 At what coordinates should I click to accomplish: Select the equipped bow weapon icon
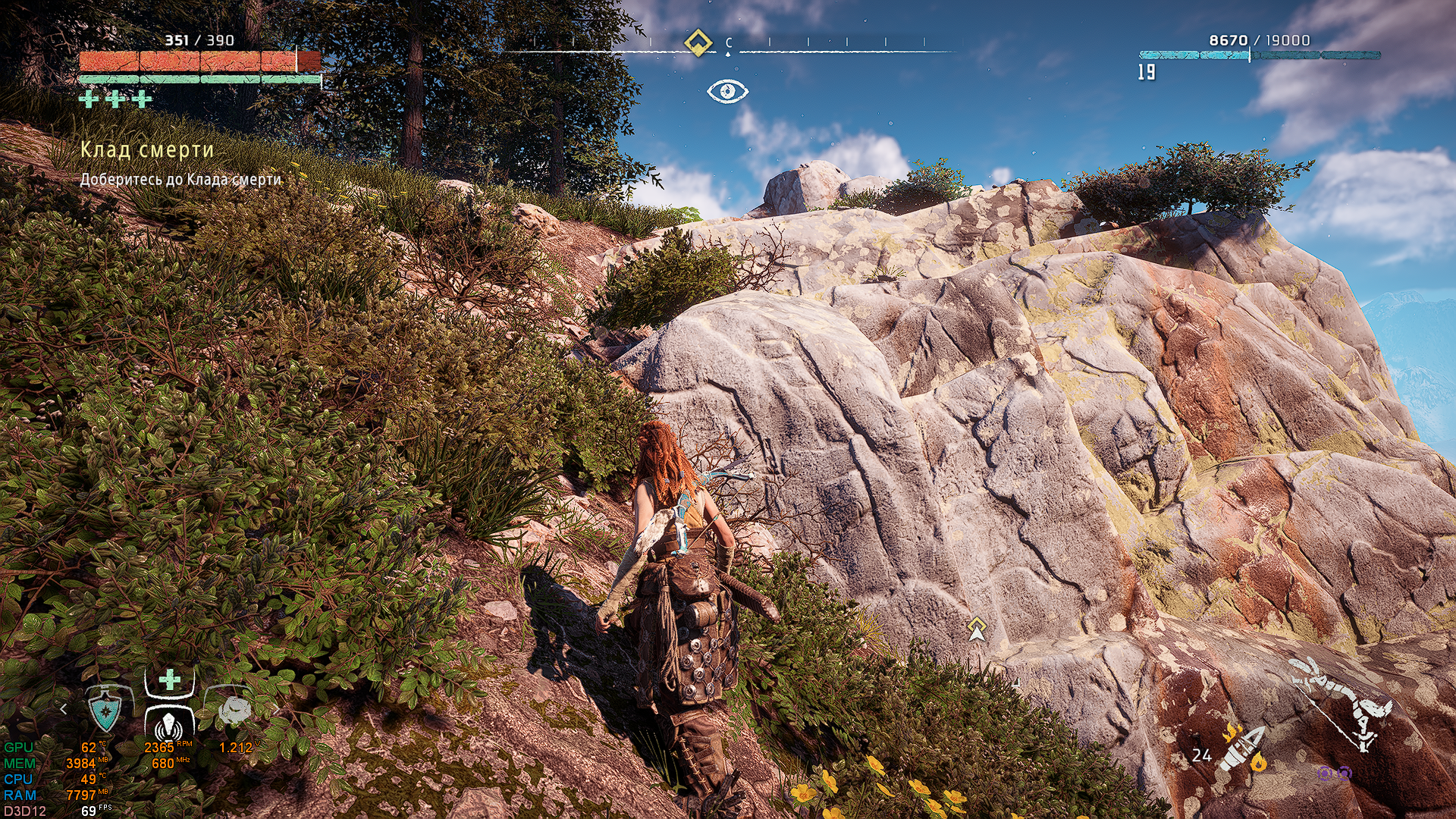[1345, 701]
